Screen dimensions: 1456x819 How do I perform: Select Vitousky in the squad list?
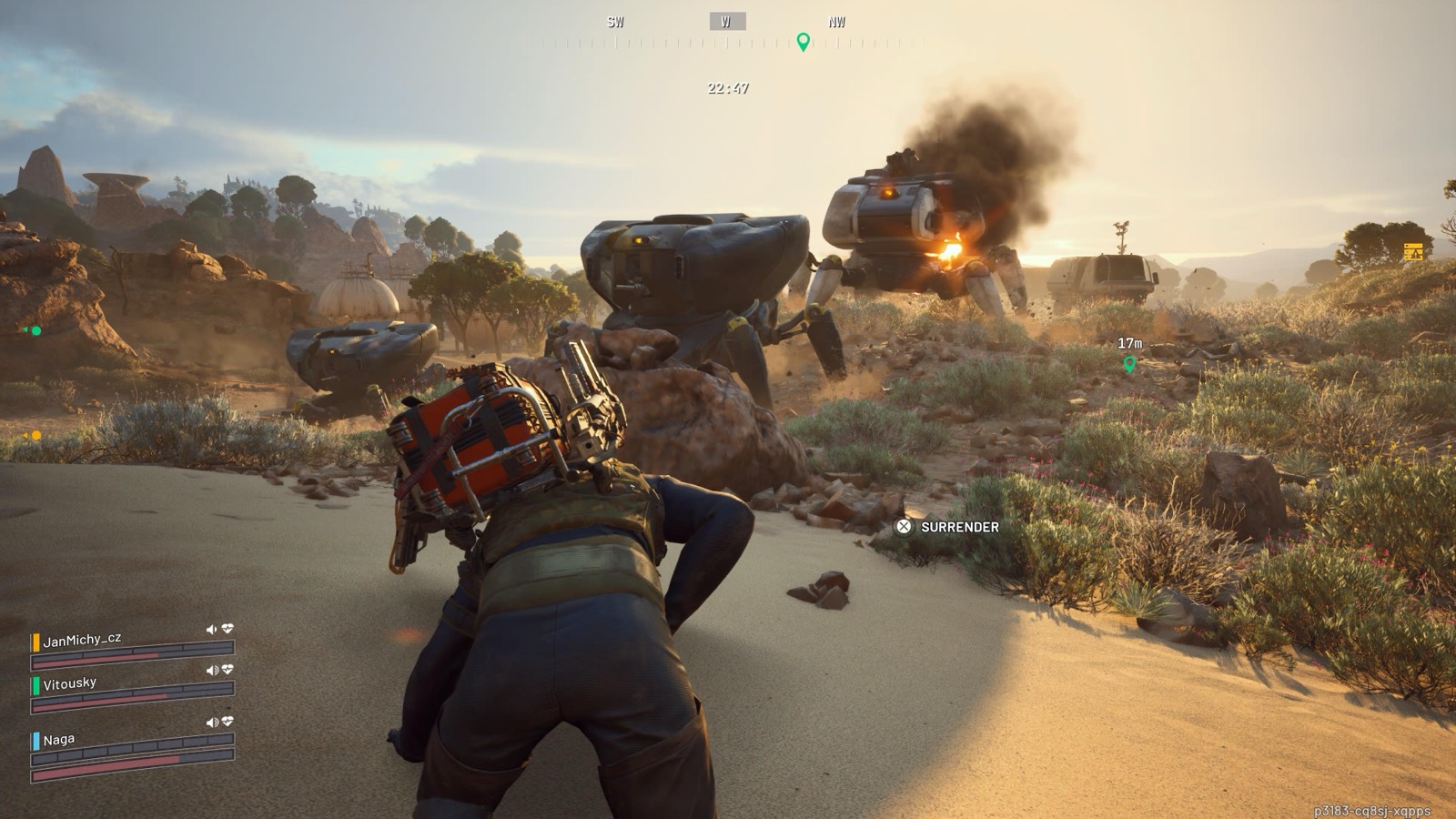tap(70, 683)
